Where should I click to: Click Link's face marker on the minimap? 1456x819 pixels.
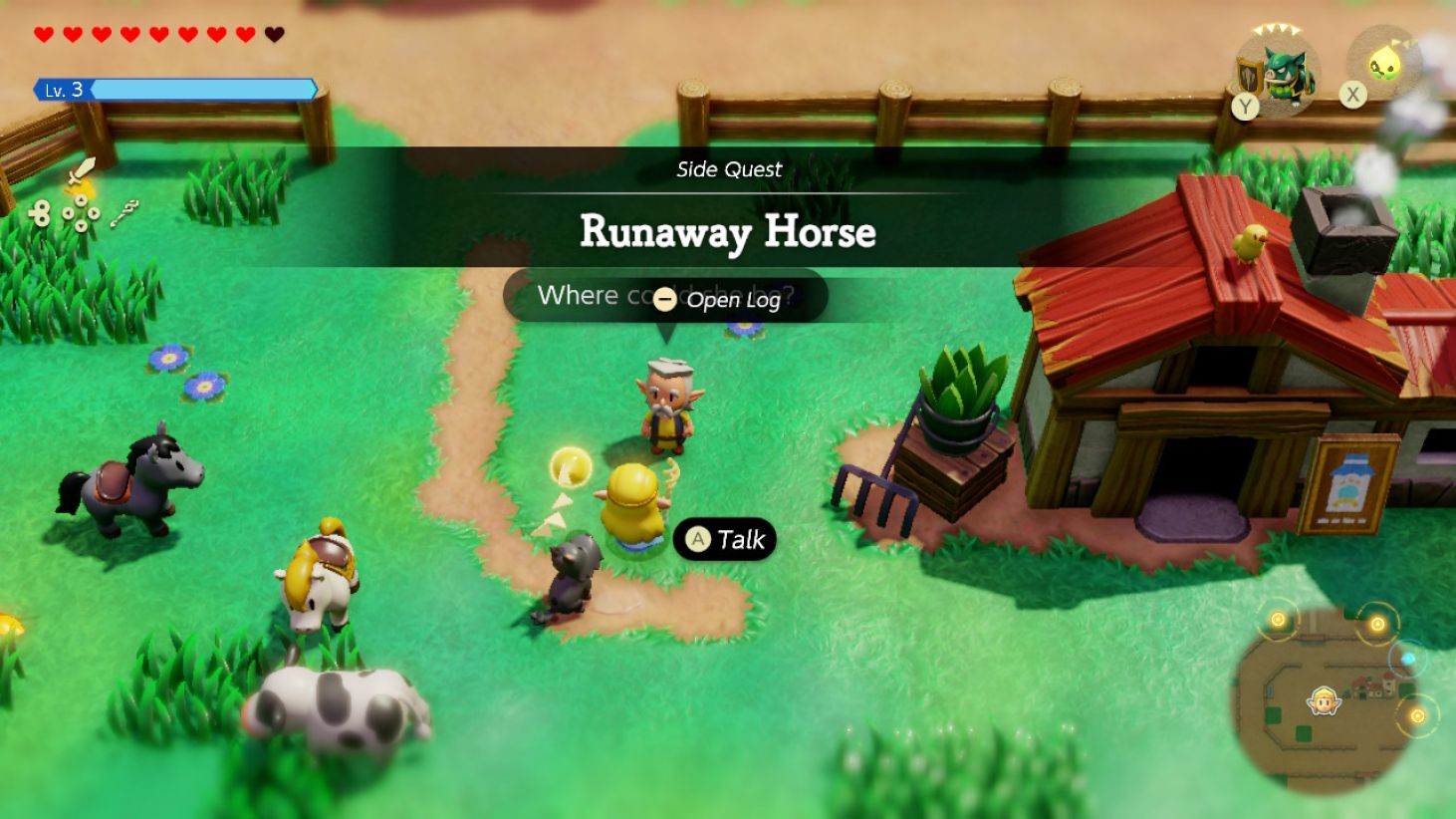click(x=1323, y=701)
